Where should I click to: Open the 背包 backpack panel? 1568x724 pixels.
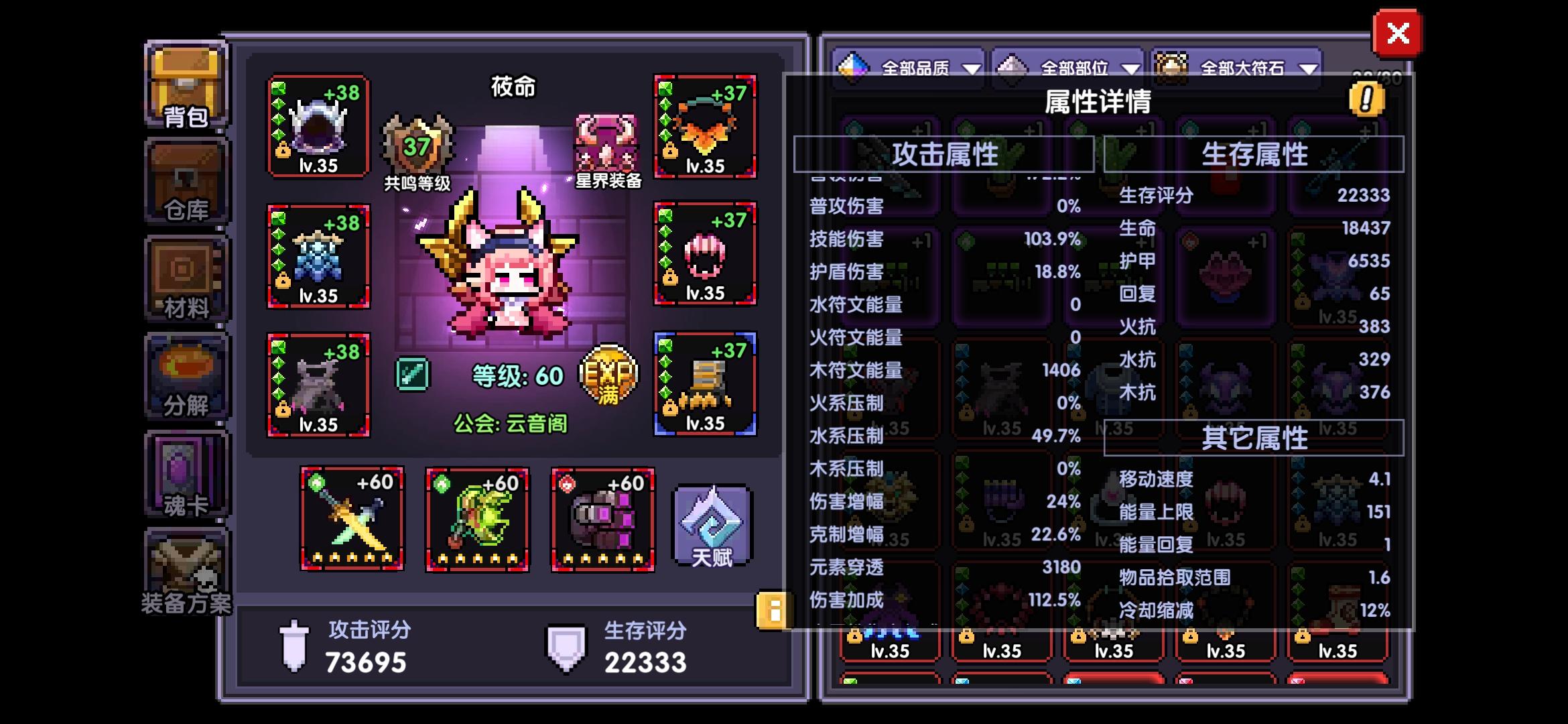point(186,85)
